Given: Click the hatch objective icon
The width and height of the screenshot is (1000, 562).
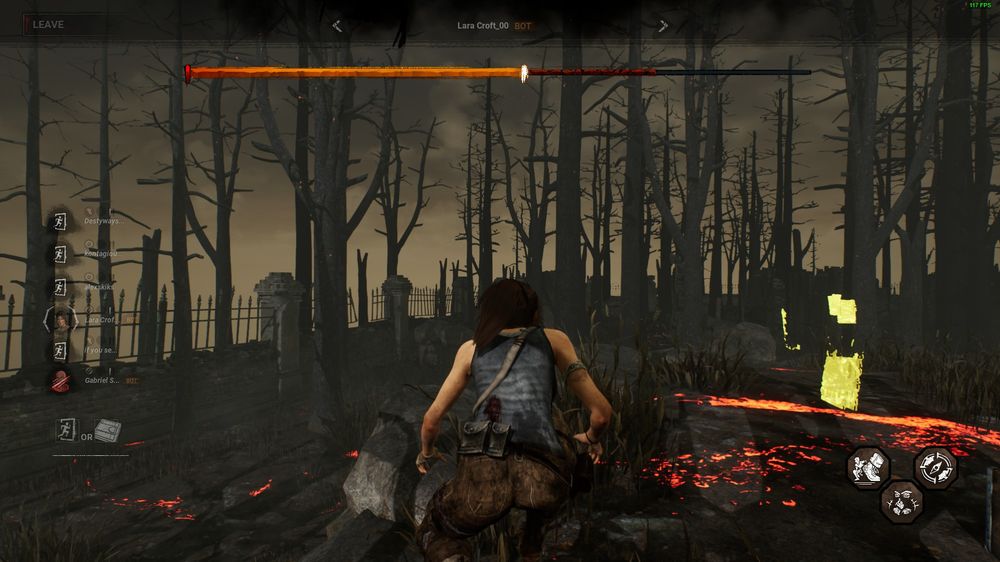Looking at the screenshot, I should click(x=108, y=431).
